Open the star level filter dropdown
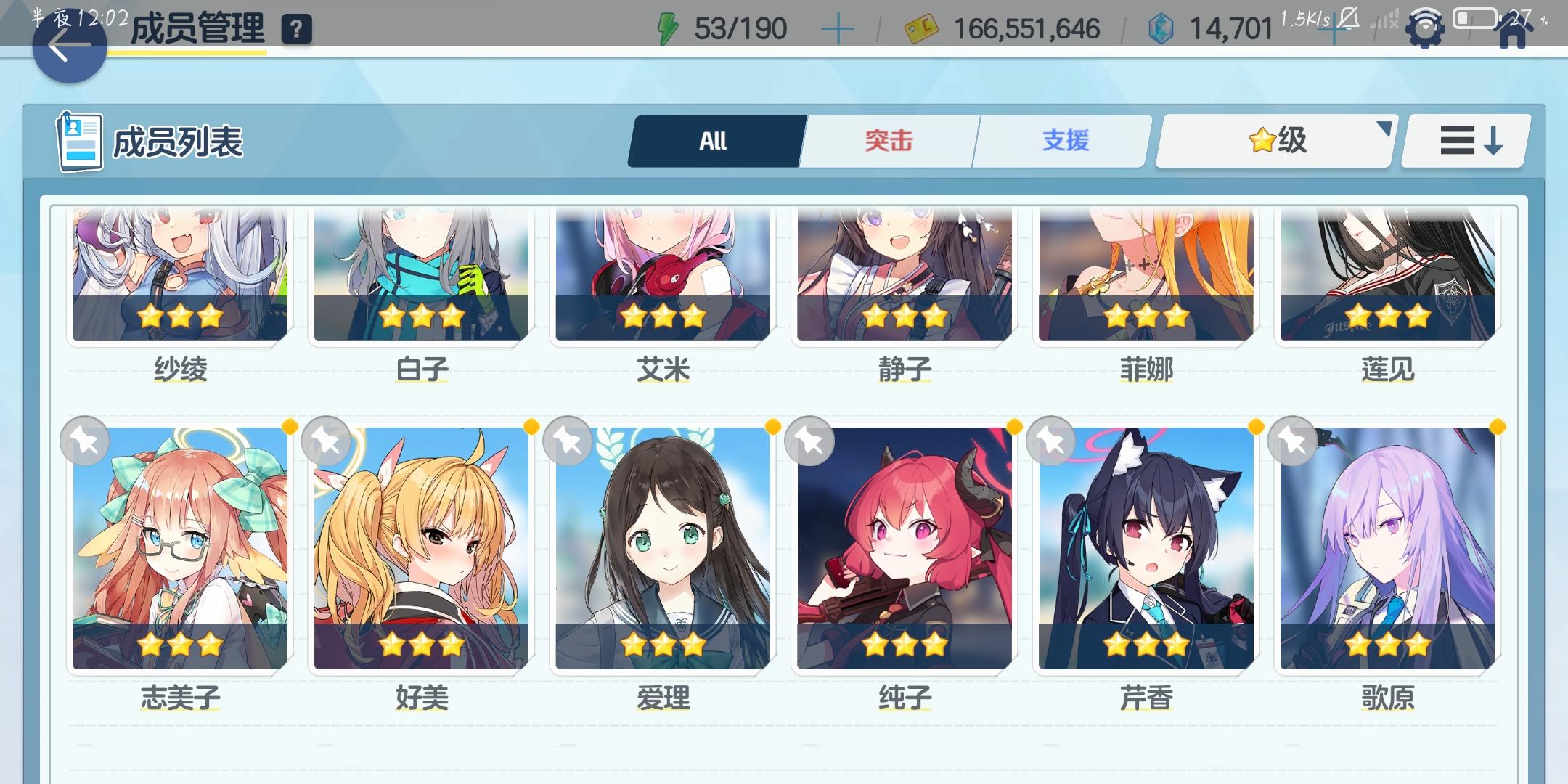The width and height of the screenshot is (1568, 784). [x=1274, y=139]
